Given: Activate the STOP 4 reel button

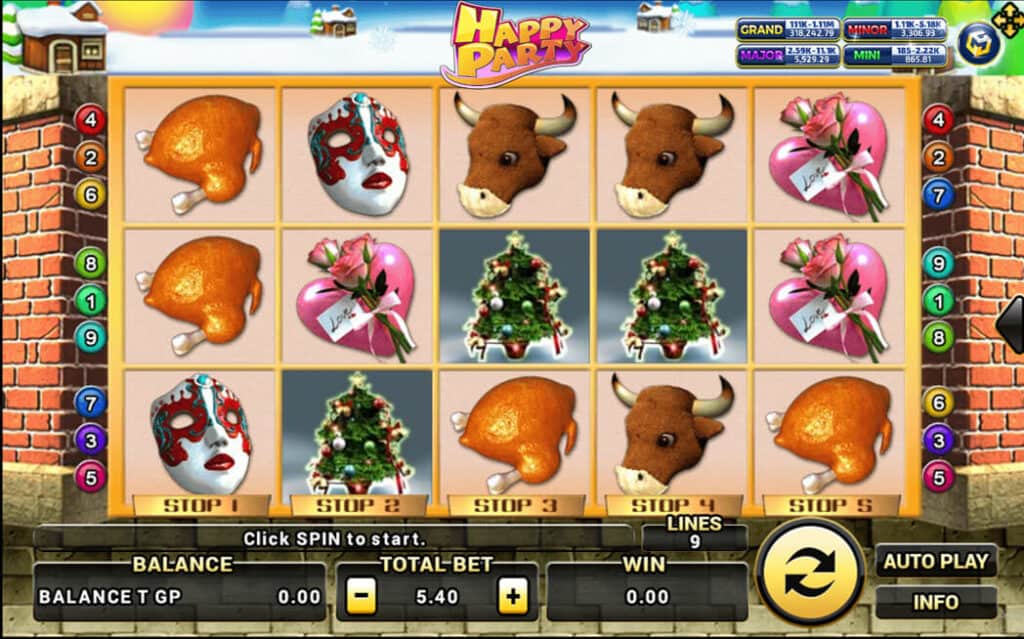Looking at the screenshot, I should (673, 505).
